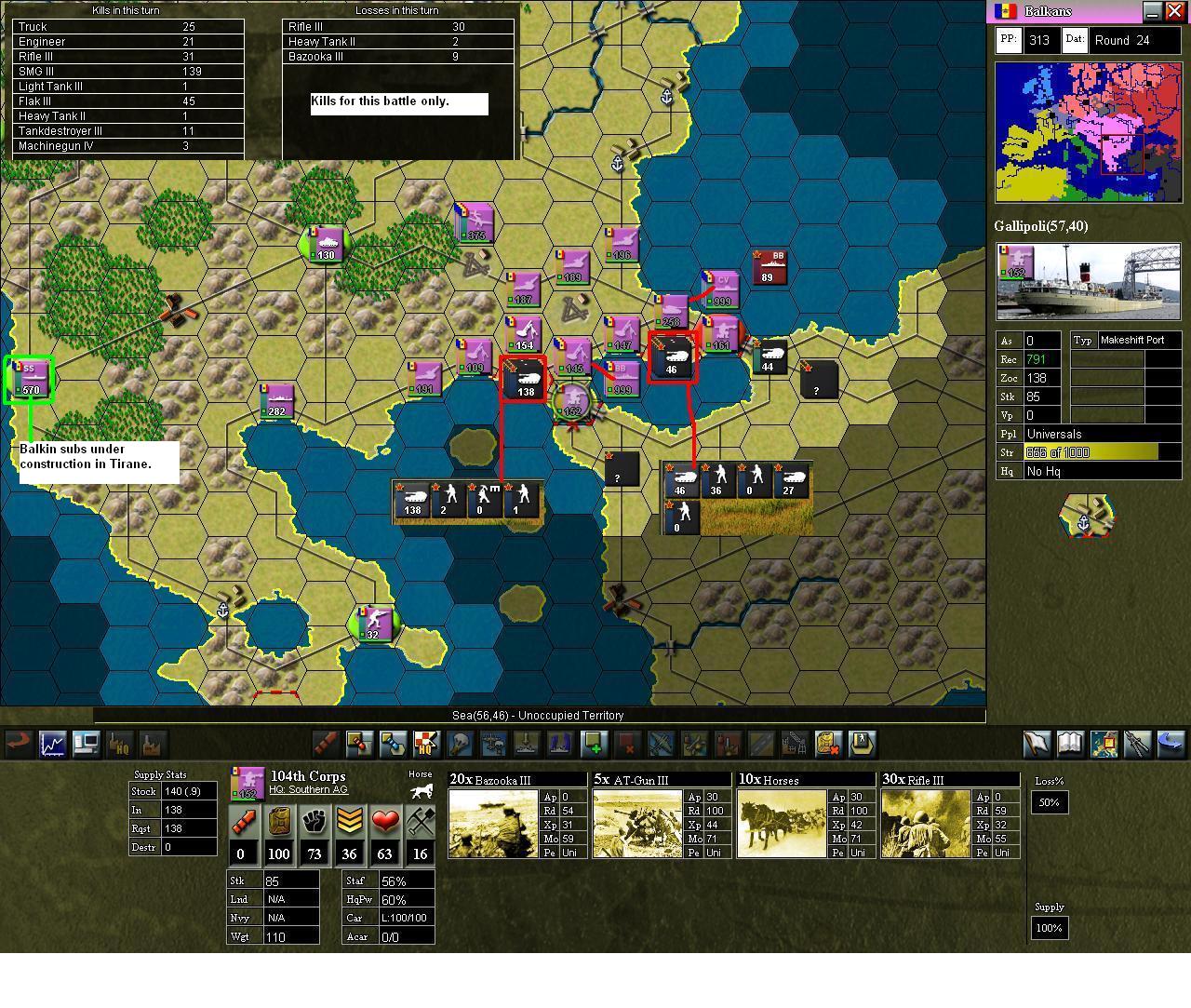The image size is (1191, 1008).
Task: Open the production HQ factory icon
Action: coord(120,745)
